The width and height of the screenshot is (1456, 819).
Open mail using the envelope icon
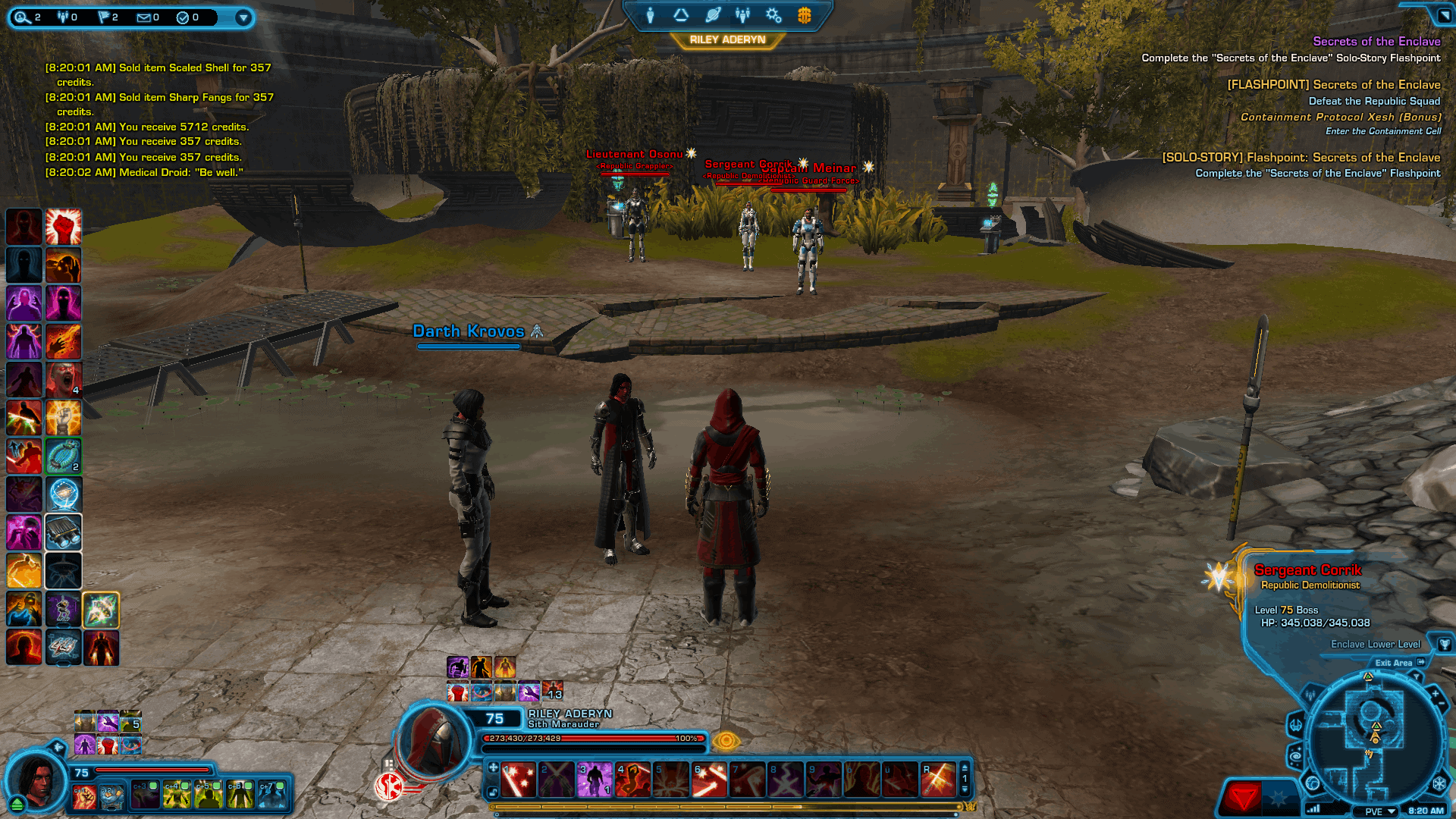144,17
